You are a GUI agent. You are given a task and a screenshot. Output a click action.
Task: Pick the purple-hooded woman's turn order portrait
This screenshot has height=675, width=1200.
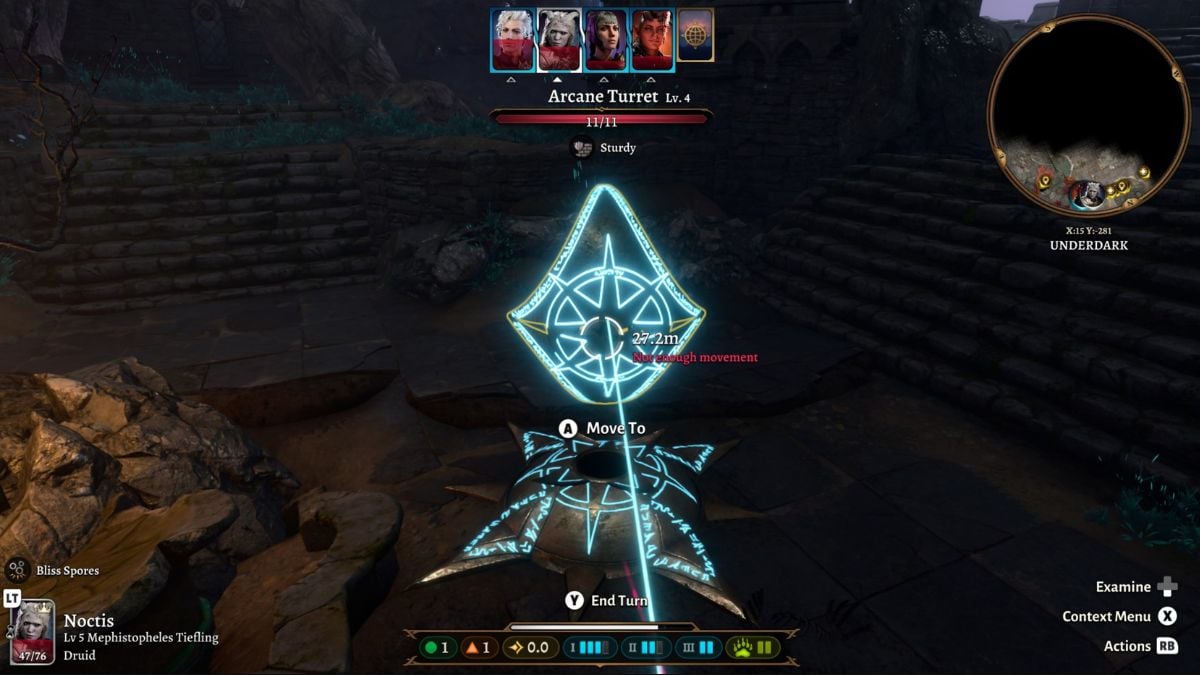coord(605,40)
